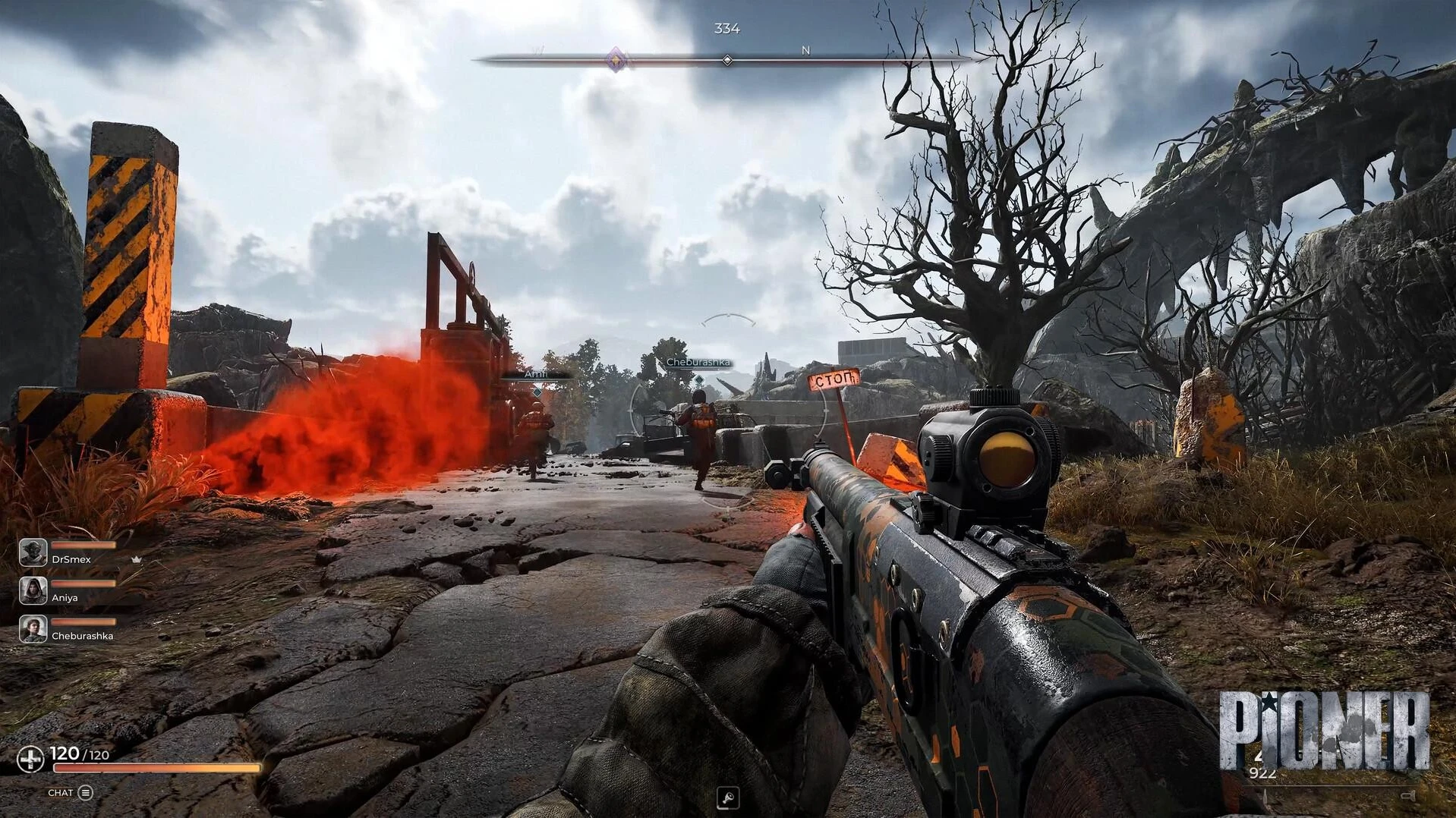Open the CHAT menu button
Screen dimensions: 1456x818
85,793
